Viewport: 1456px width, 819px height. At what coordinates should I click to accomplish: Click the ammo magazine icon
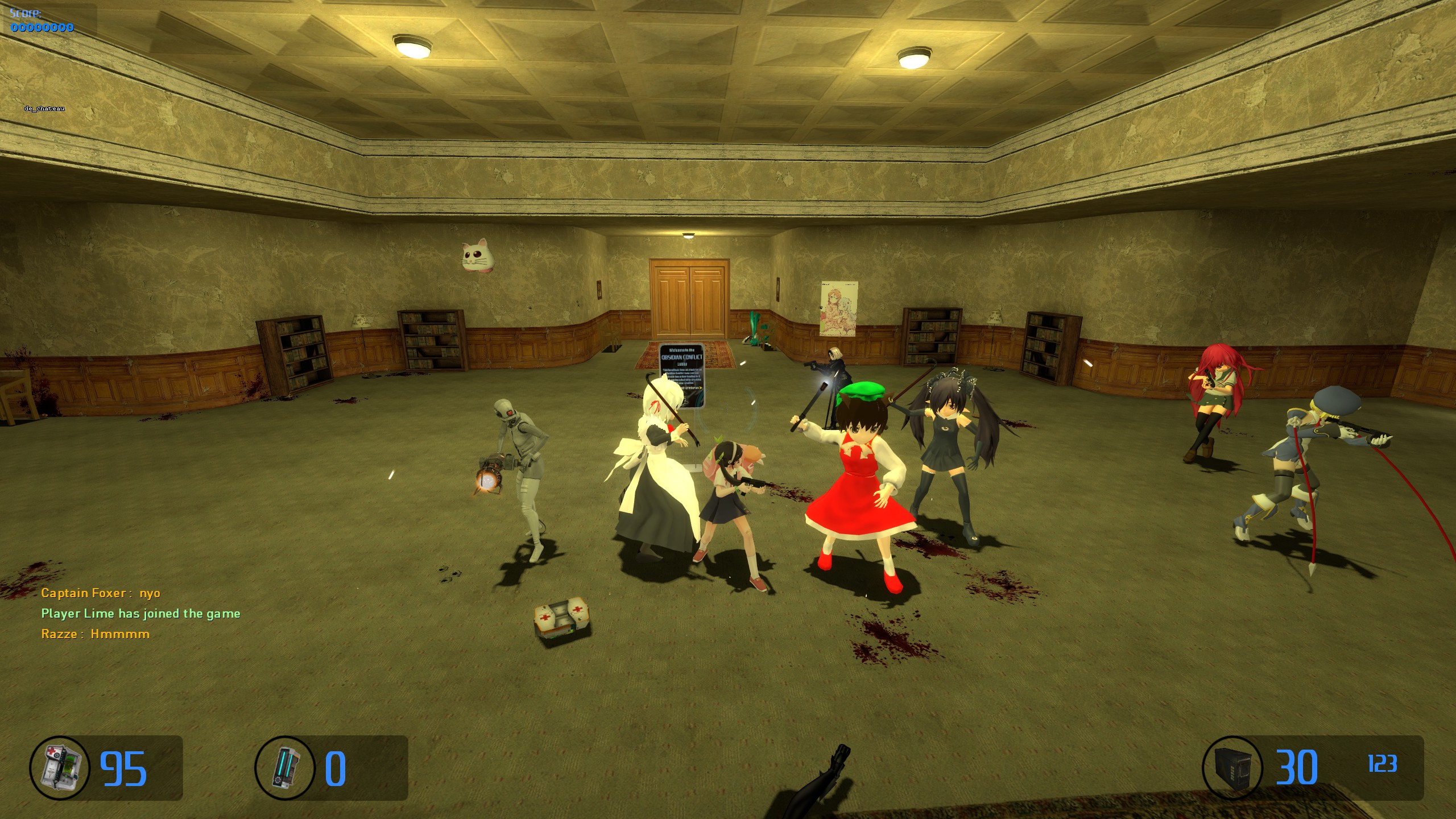[x=1232, y=768]
